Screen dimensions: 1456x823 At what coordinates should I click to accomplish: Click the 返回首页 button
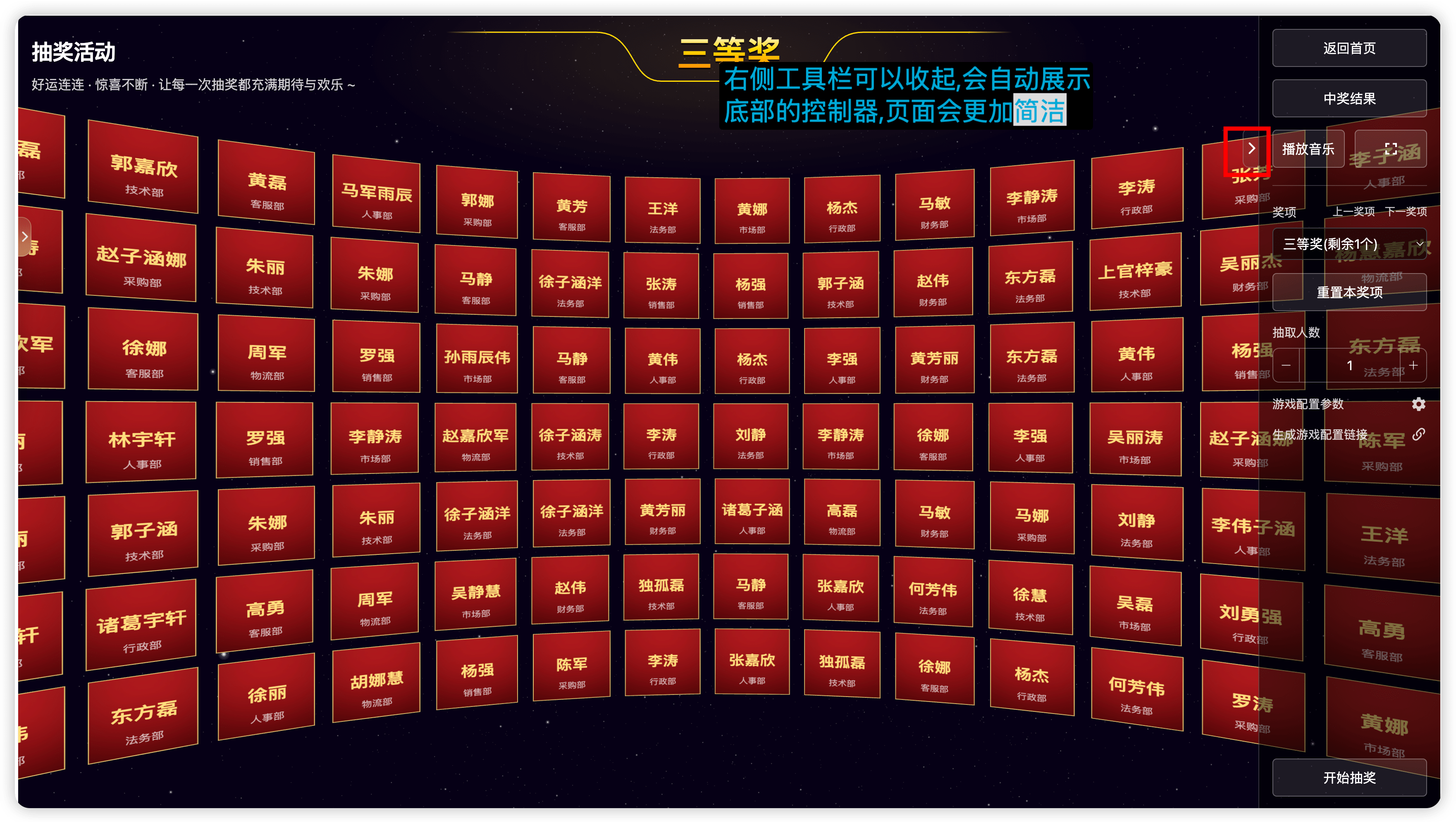point(1349,48)
